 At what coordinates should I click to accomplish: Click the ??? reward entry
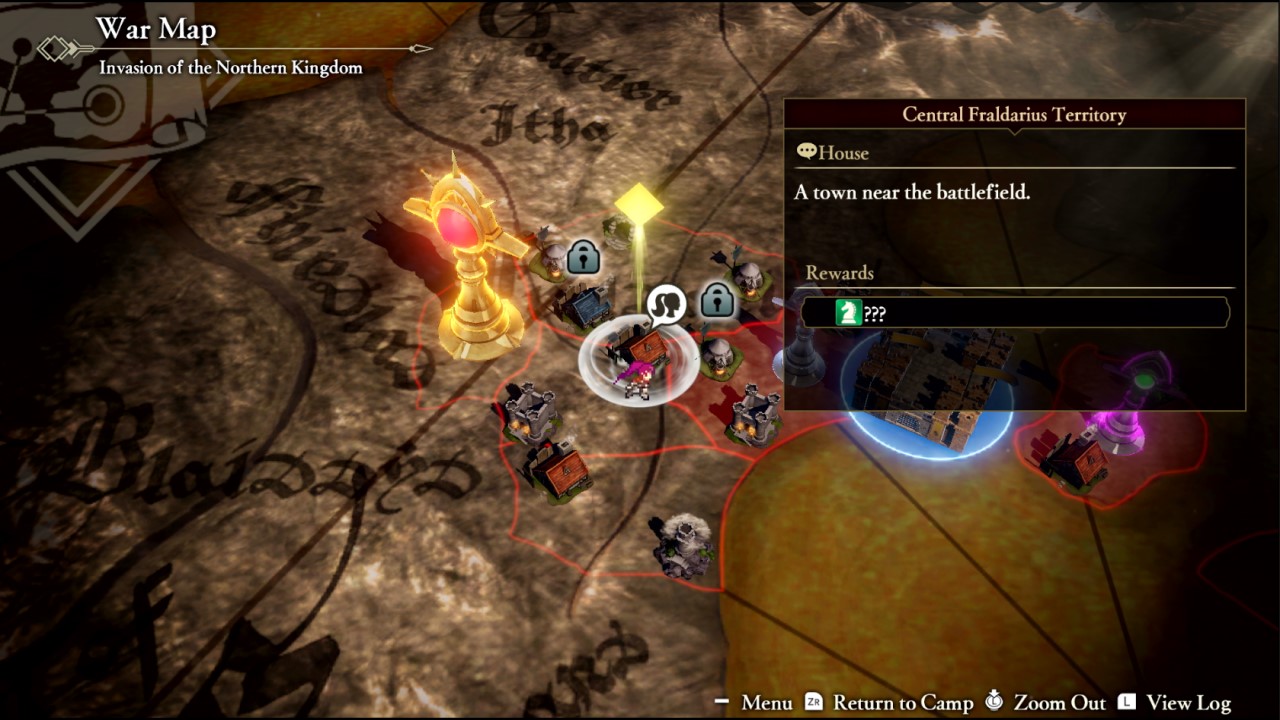click(1014, 314)
